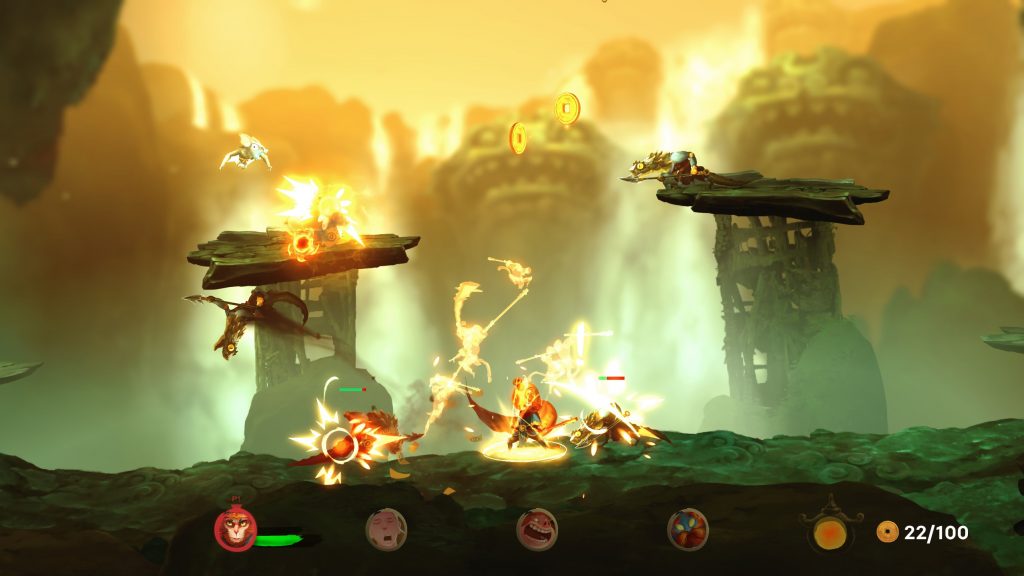Choose the grinning pig hero portrait
The width and height of the screenshot is (1024, 576).
[x=537, y=529]
